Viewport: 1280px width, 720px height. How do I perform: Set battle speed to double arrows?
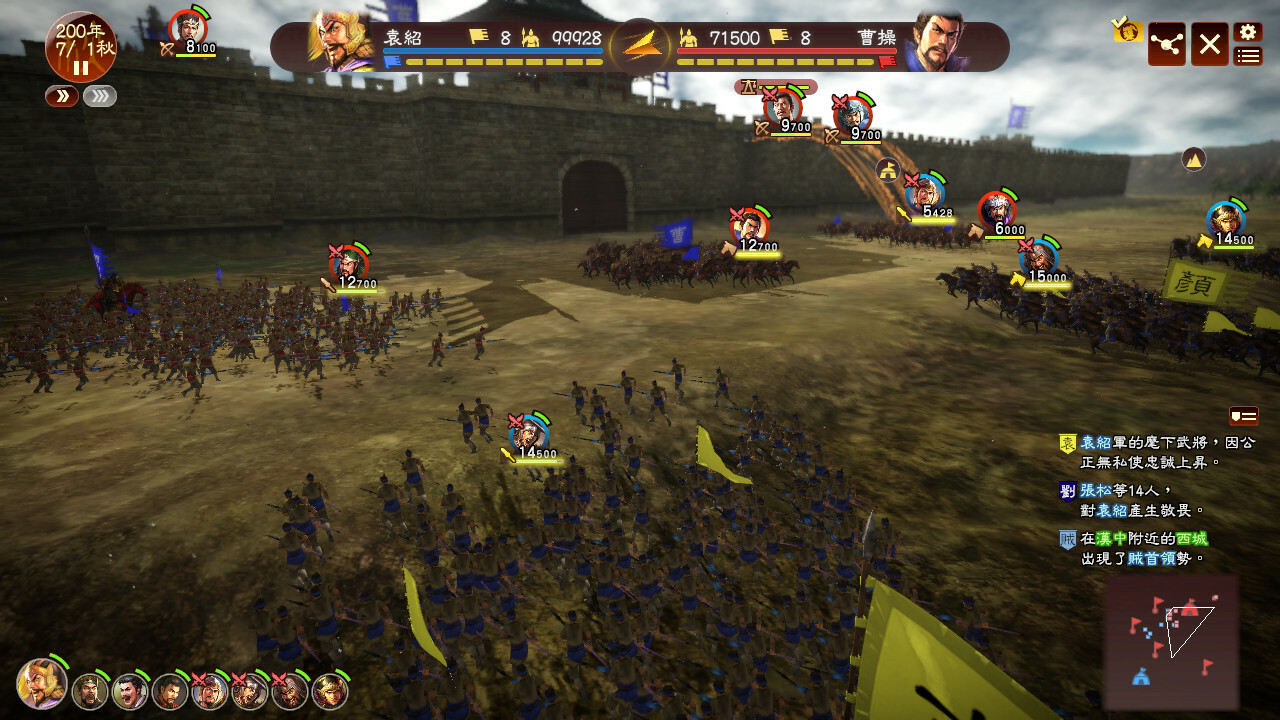pyautogui.click(x=61, y=96)
